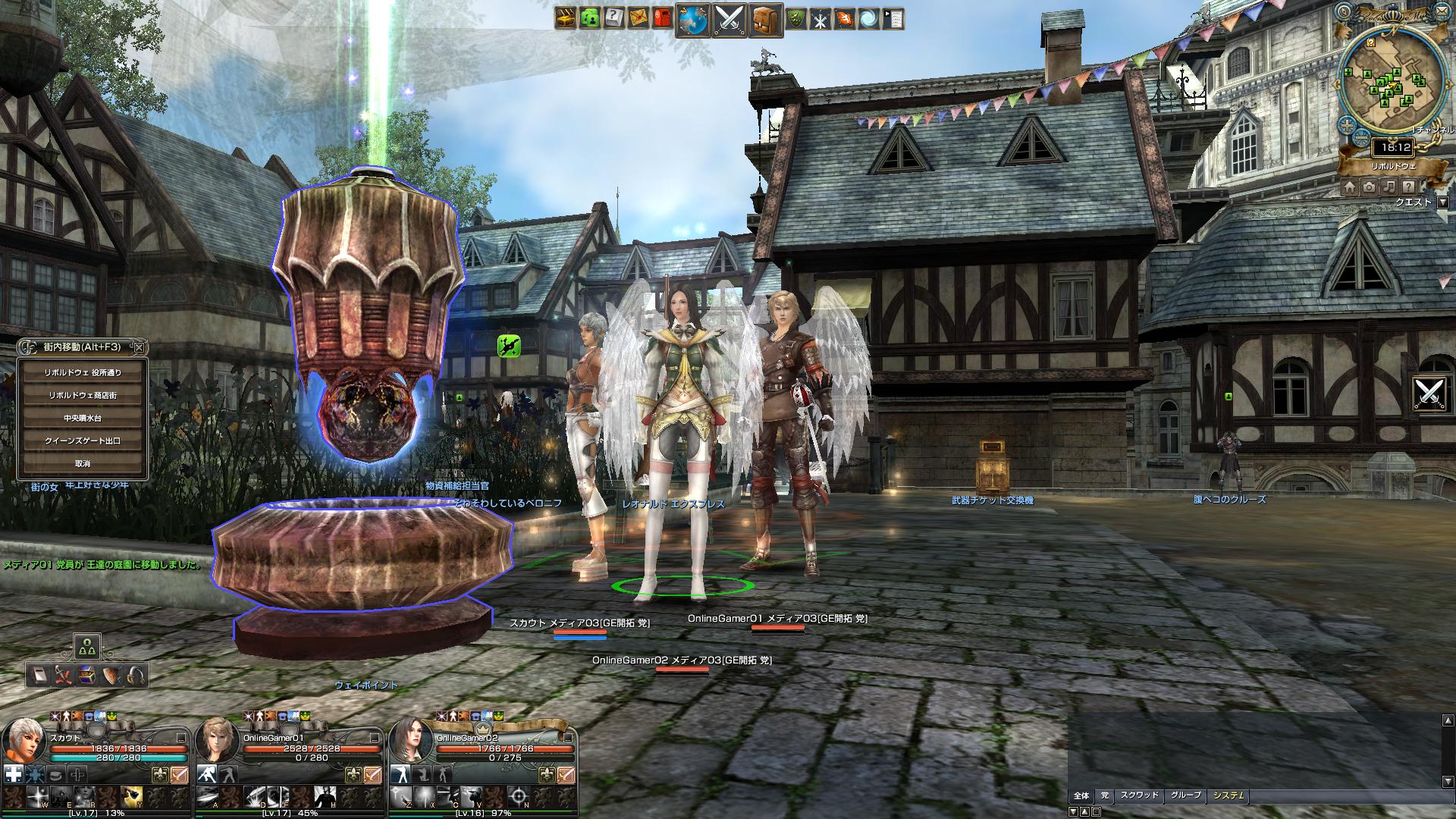The image size is (1456, 819).
Task: Open the world map globe icon
Action: tap(692, 19)
